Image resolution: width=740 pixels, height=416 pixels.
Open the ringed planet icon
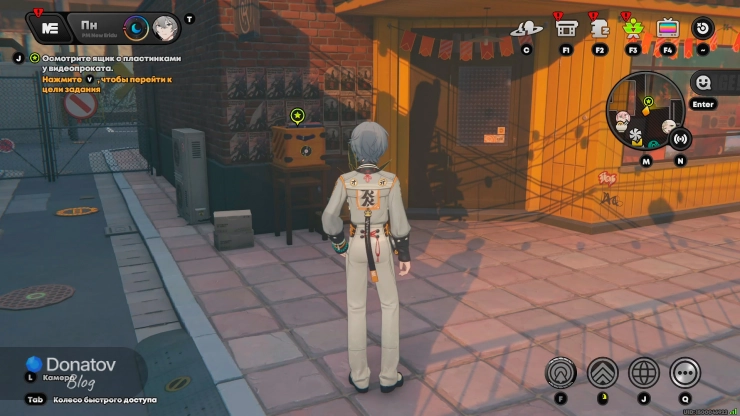point(526,28)
